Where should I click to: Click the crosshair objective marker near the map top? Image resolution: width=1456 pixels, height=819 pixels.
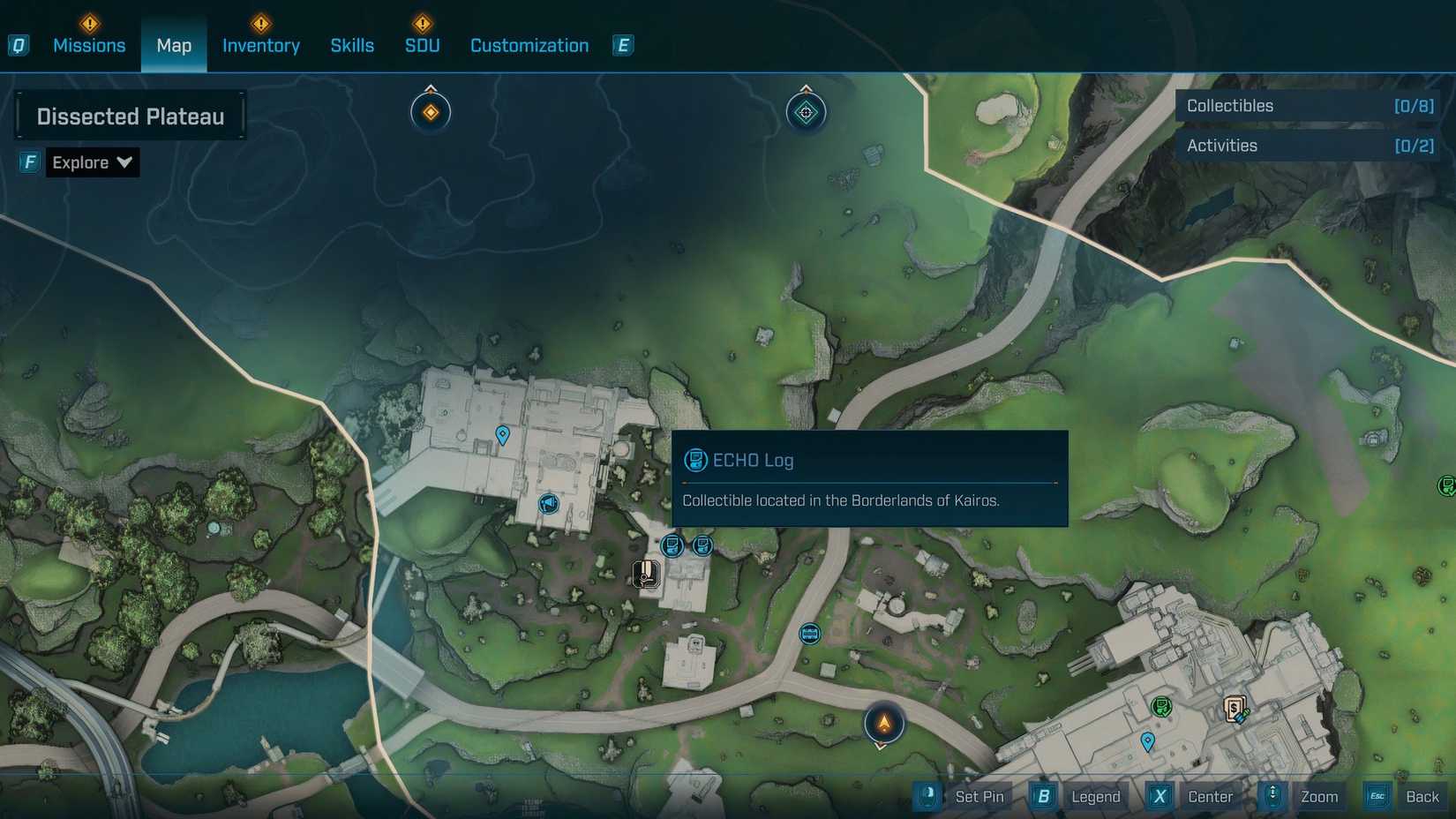805,112
